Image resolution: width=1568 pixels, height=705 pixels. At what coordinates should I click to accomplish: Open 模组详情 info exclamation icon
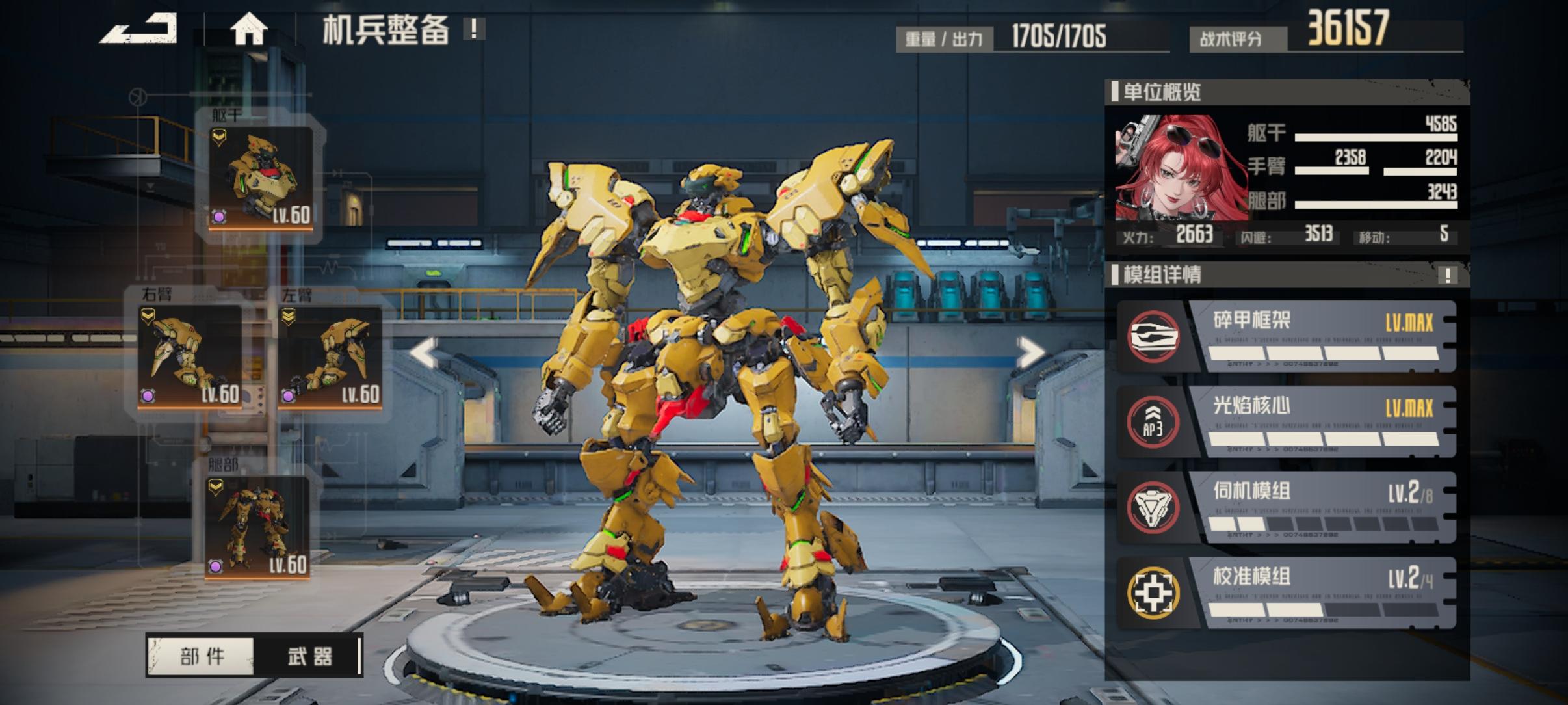click(1447, 275)
